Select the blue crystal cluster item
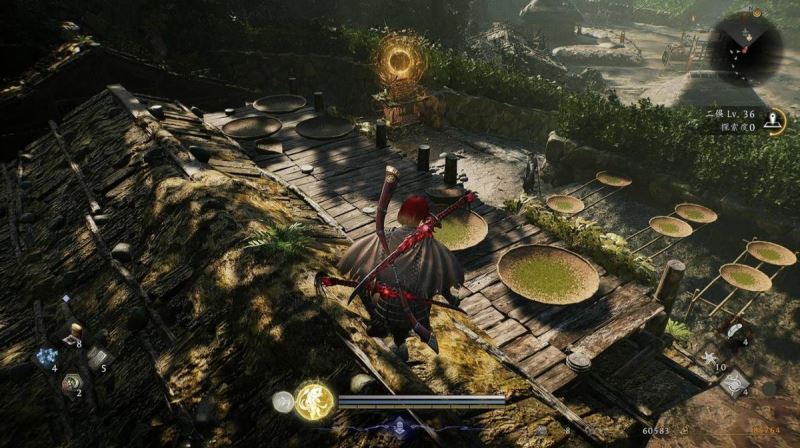The image size is (800, 448). click(45, 357)
